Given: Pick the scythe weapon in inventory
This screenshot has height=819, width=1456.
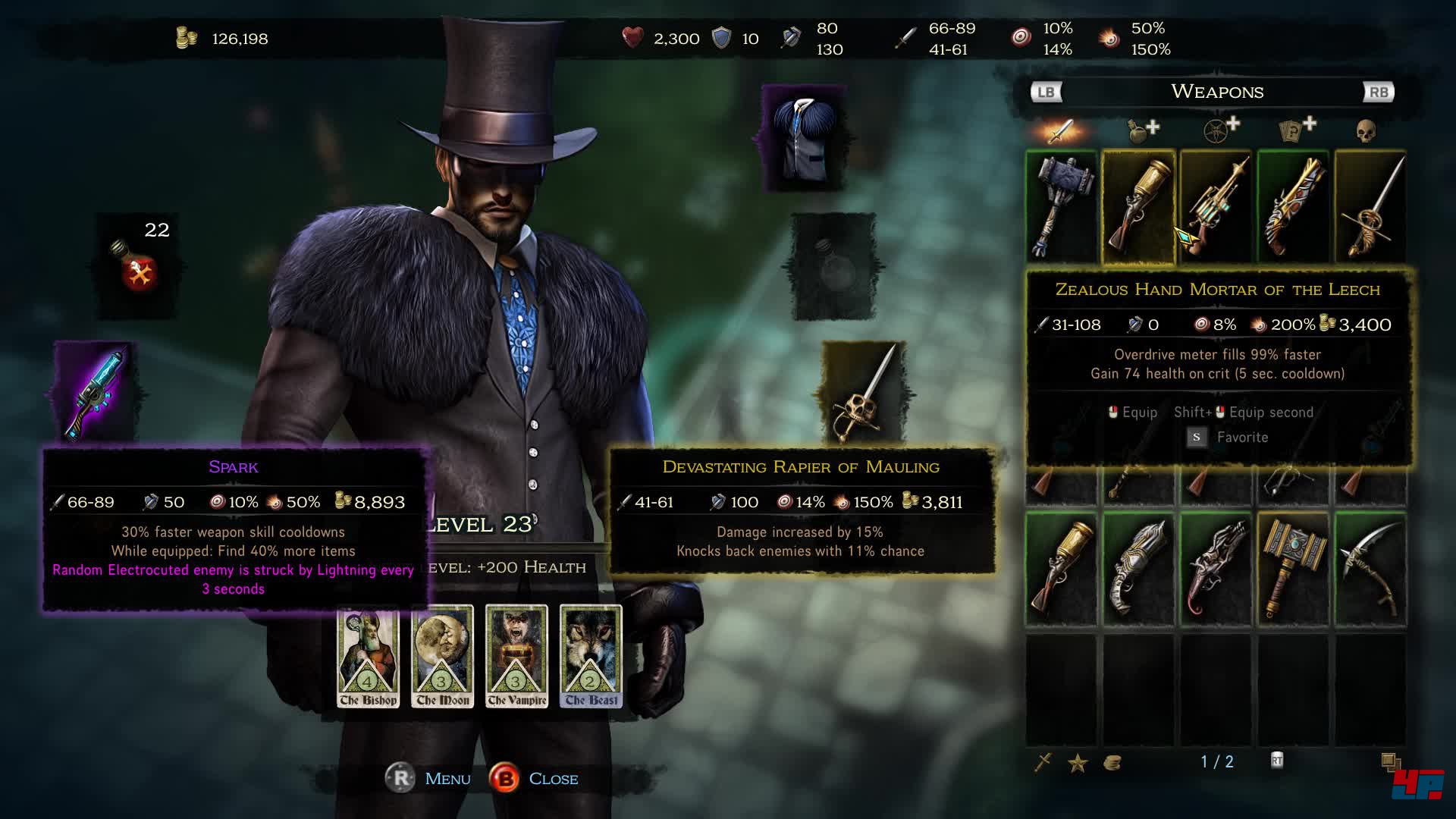Looking at the screenshot, I should [x=1370, y=570].
